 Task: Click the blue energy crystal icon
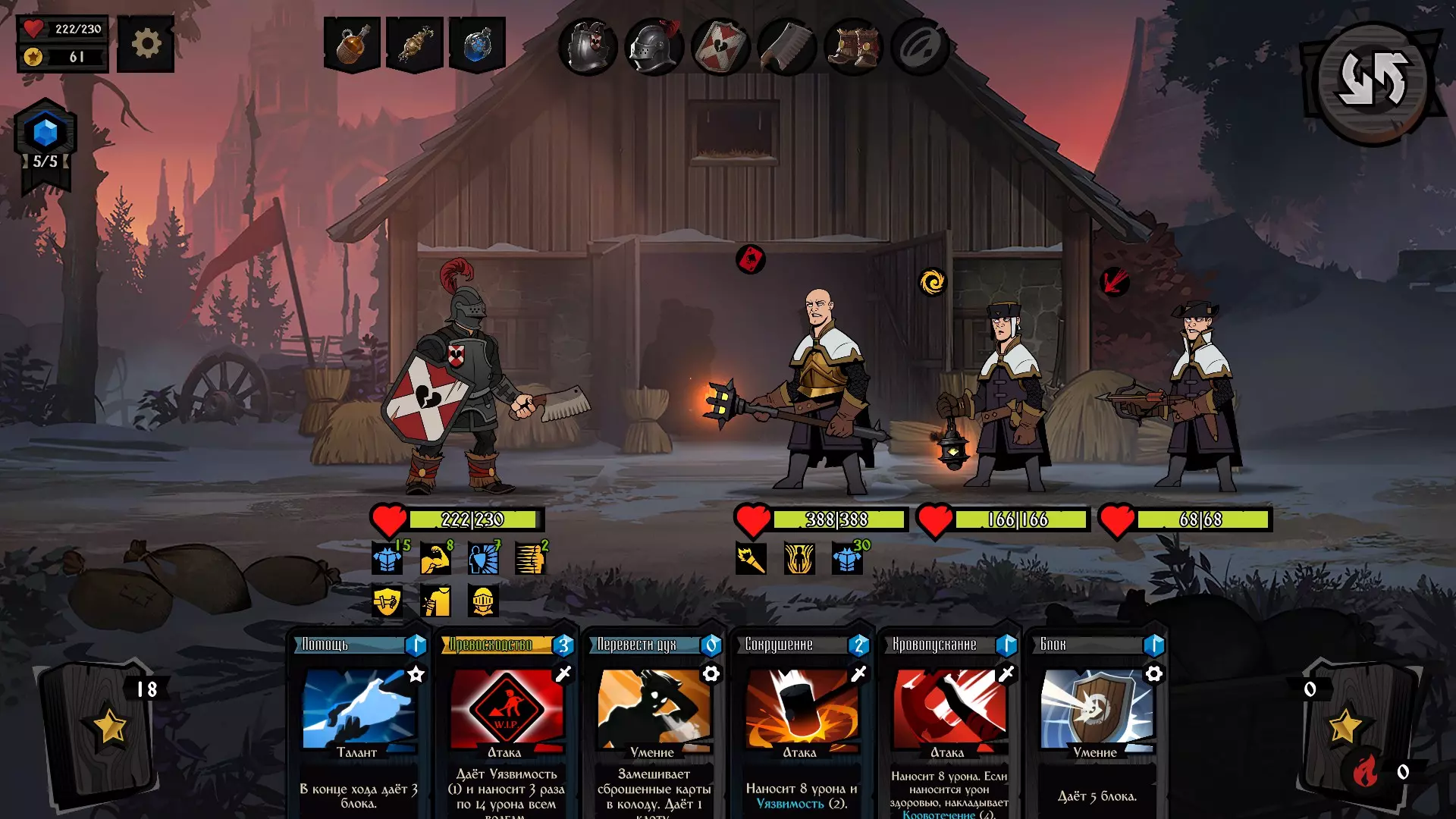(x=45, y=133)
